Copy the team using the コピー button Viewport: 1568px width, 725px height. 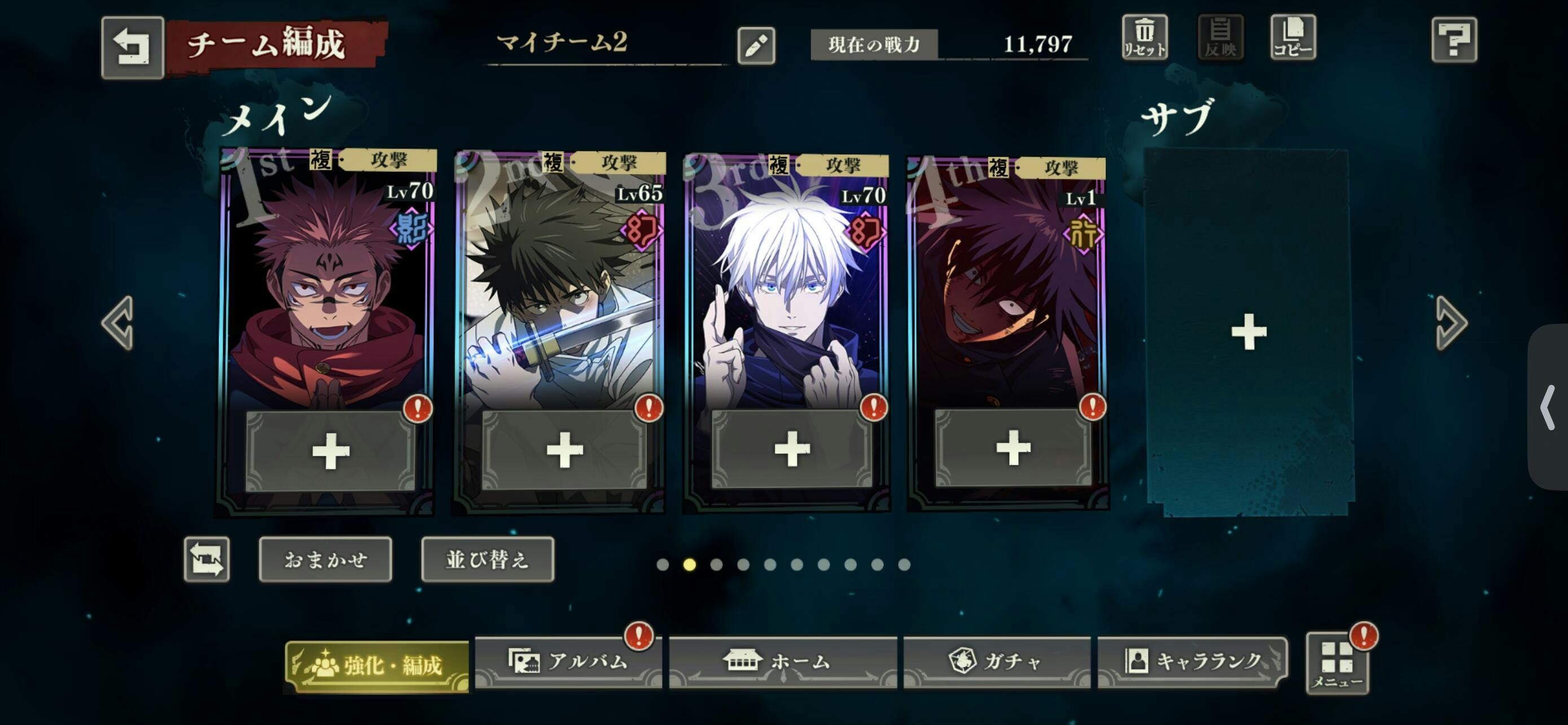click(1292, 38)
